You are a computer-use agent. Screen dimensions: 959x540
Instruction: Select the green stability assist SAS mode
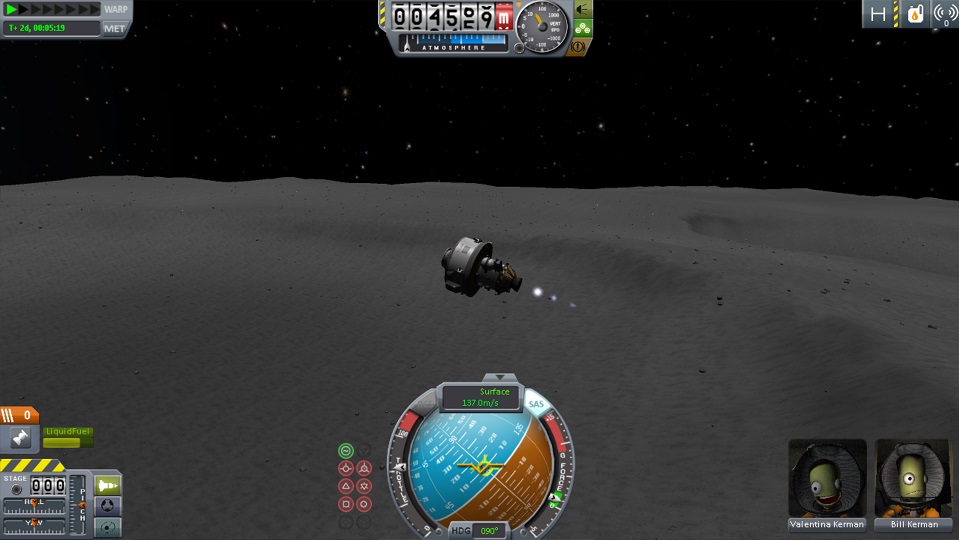coord(346,451)
